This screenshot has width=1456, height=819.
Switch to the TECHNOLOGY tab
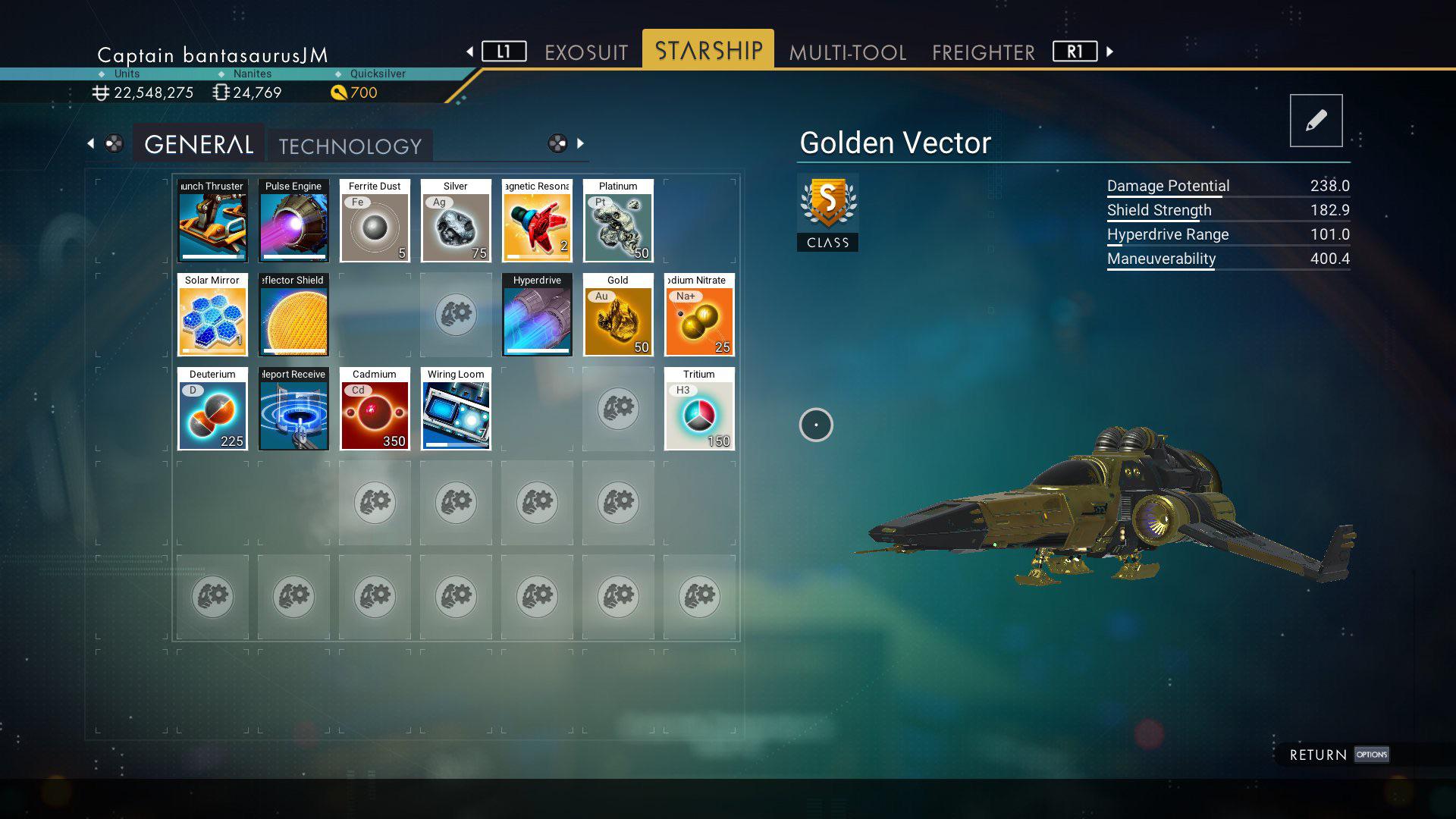pos(350,146)
